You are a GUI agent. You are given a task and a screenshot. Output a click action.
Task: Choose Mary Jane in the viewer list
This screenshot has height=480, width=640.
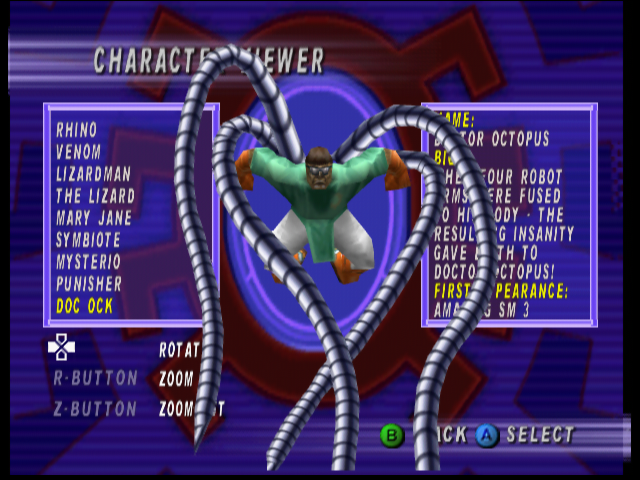click(94, 218)
